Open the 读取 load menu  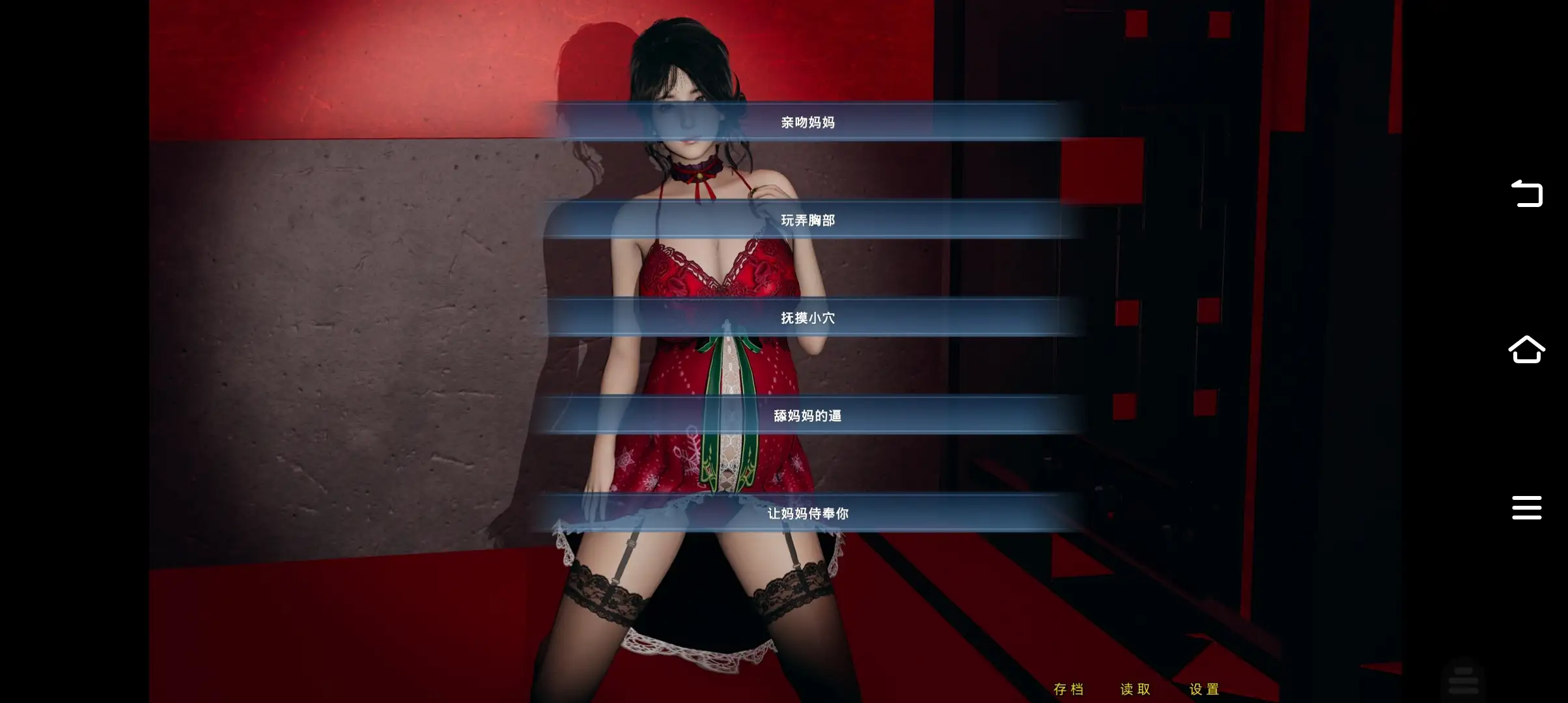point(1136,689)
